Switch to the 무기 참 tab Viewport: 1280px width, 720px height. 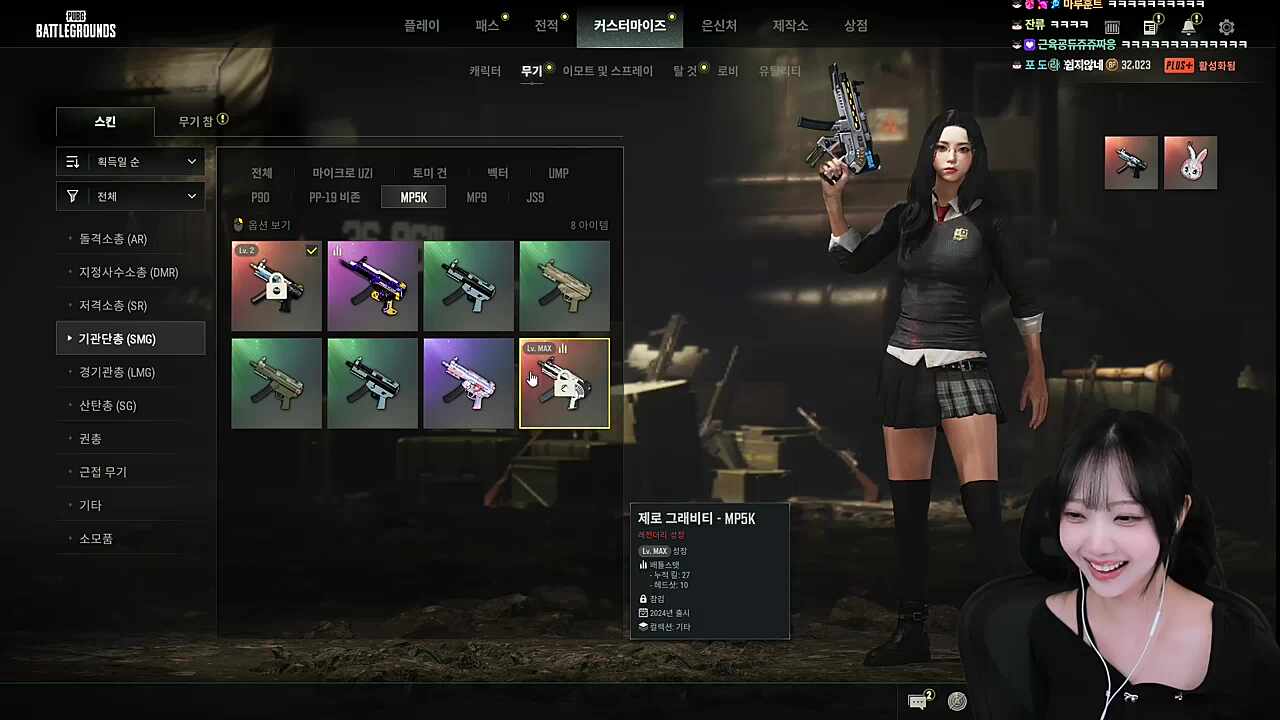[x=196, y=121]
